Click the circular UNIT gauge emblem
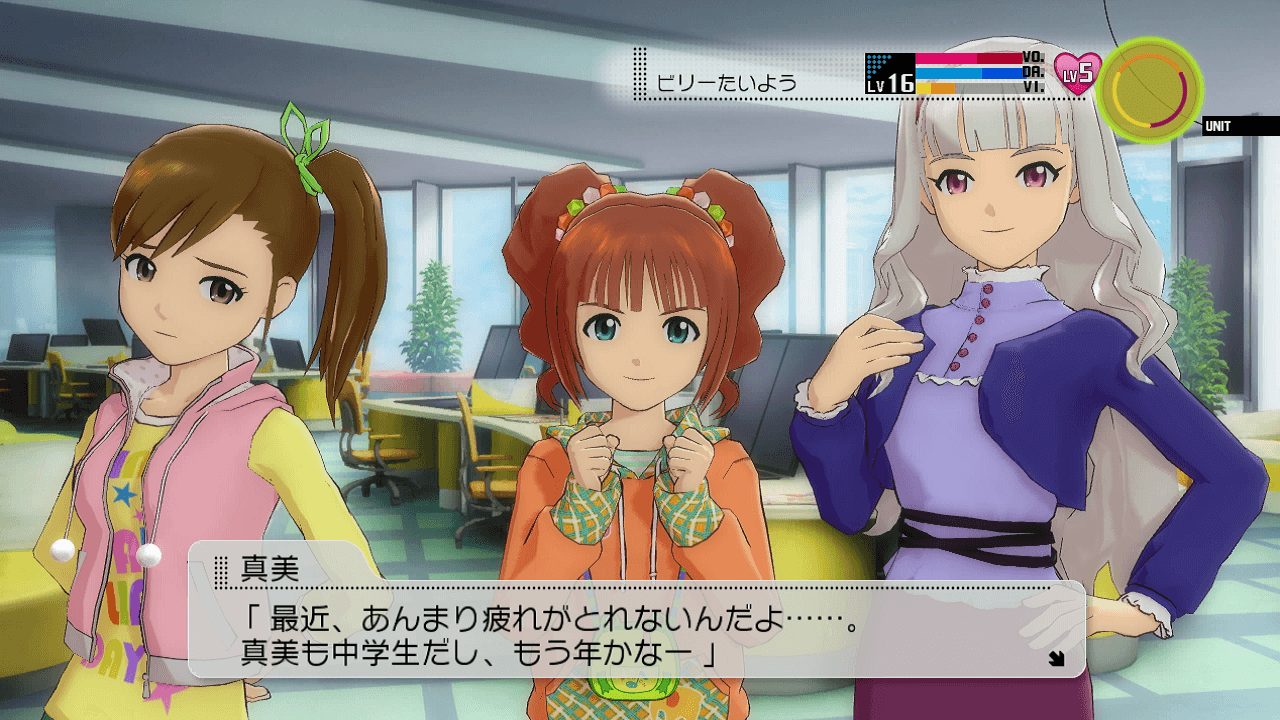The height and width of the screenshot is (720, 1280). tap(1149, 90)
